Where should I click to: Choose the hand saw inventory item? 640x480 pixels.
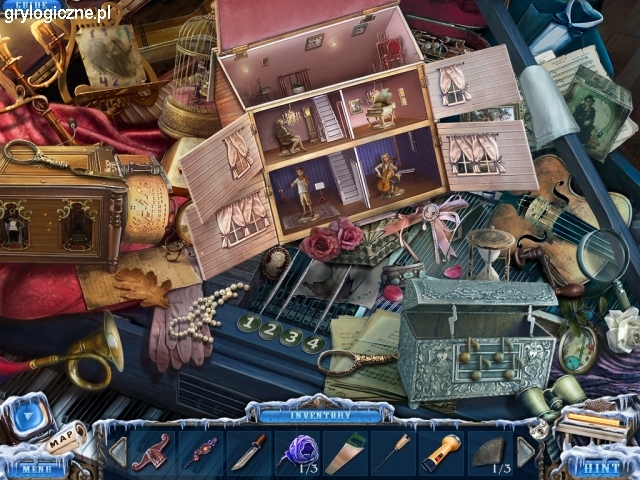tap(344, 452)
